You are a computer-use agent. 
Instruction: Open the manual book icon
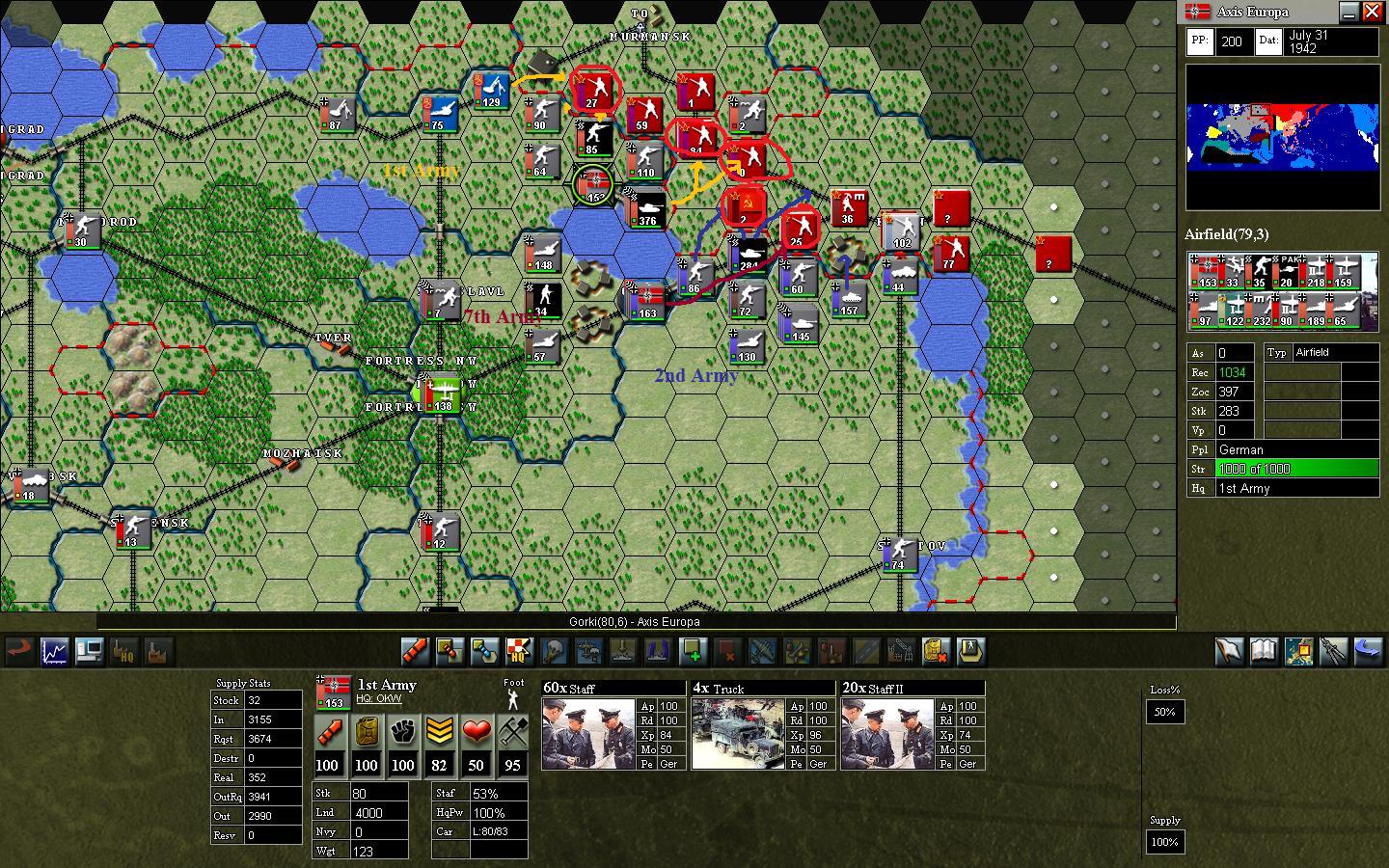click(1265, 653)
